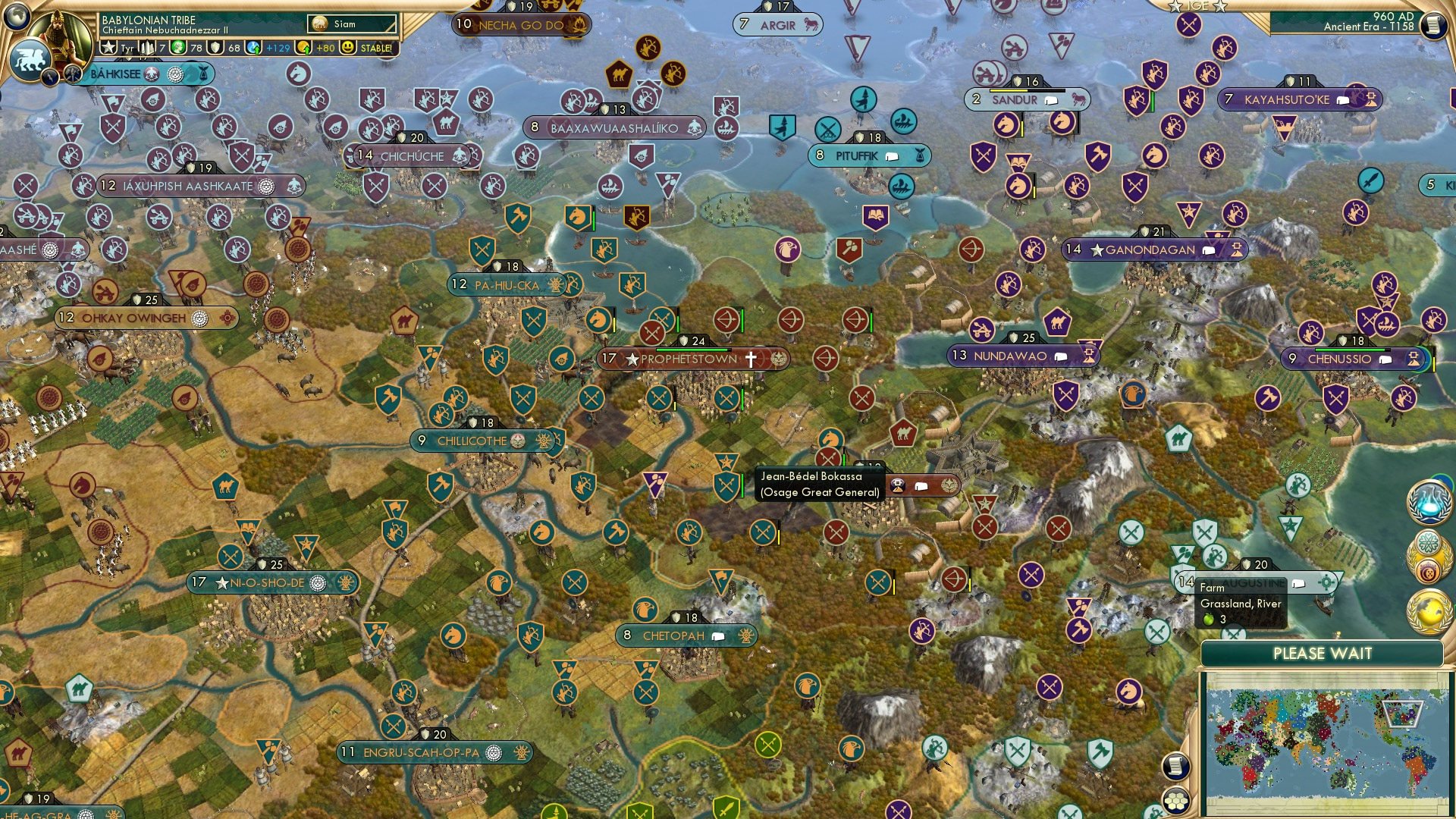Click the PLEASE WAIT turn button
The width and height of the screenshot is (1456, 819).
(x=1323, y=653)
